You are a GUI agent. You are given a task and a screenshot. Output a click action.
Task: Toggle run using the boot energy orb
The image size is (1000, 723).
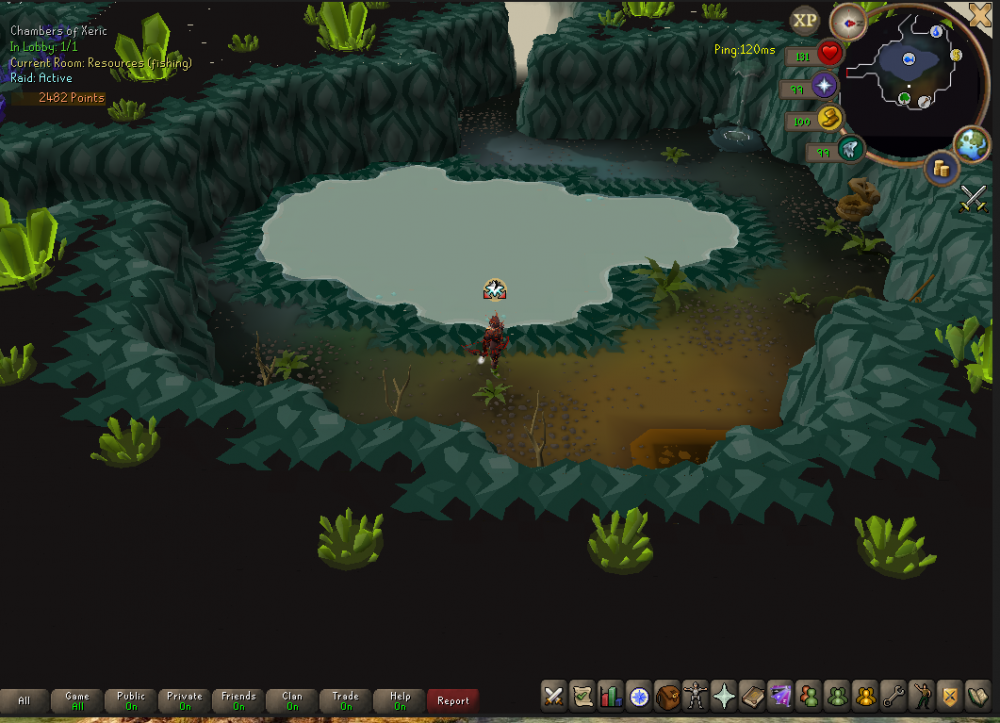tap(829, 119)
